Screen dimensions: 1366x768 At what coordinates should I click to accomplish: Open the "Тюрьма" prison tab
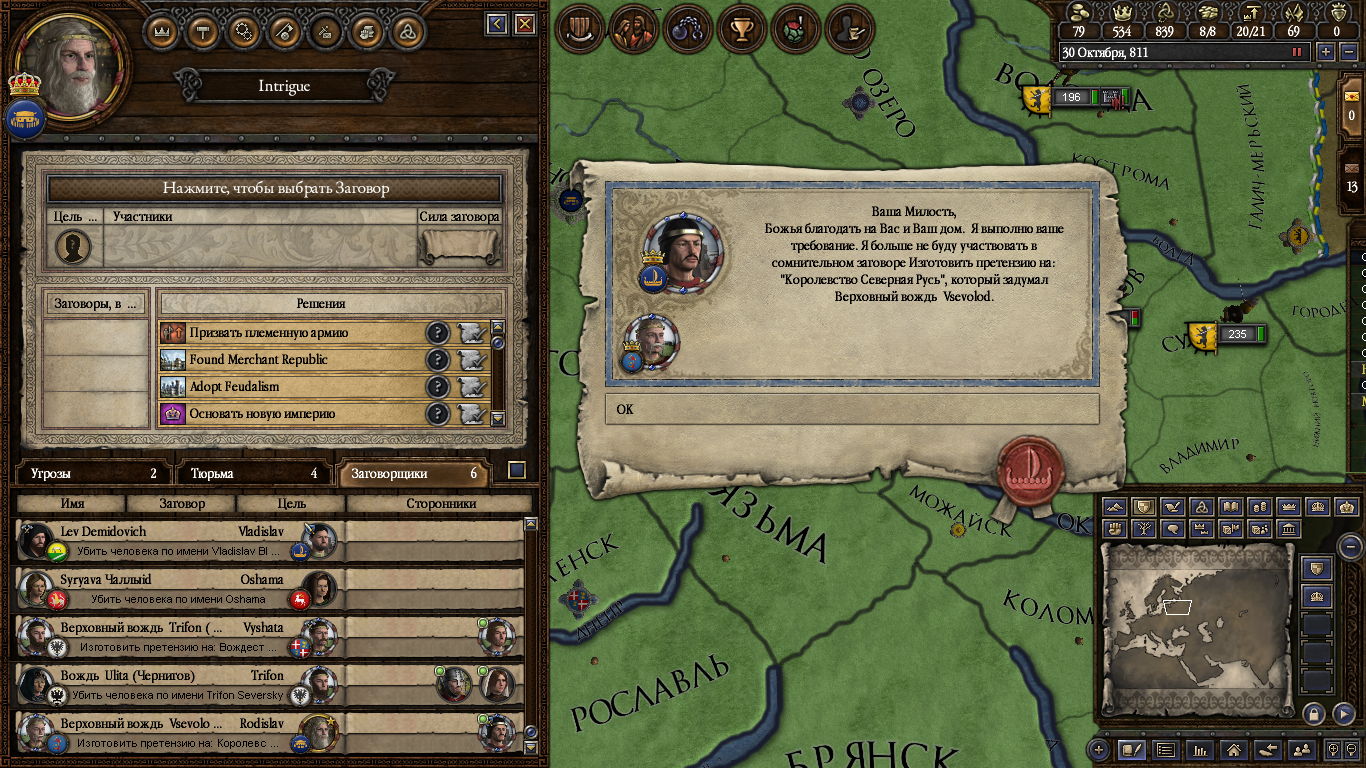(255, 473)
